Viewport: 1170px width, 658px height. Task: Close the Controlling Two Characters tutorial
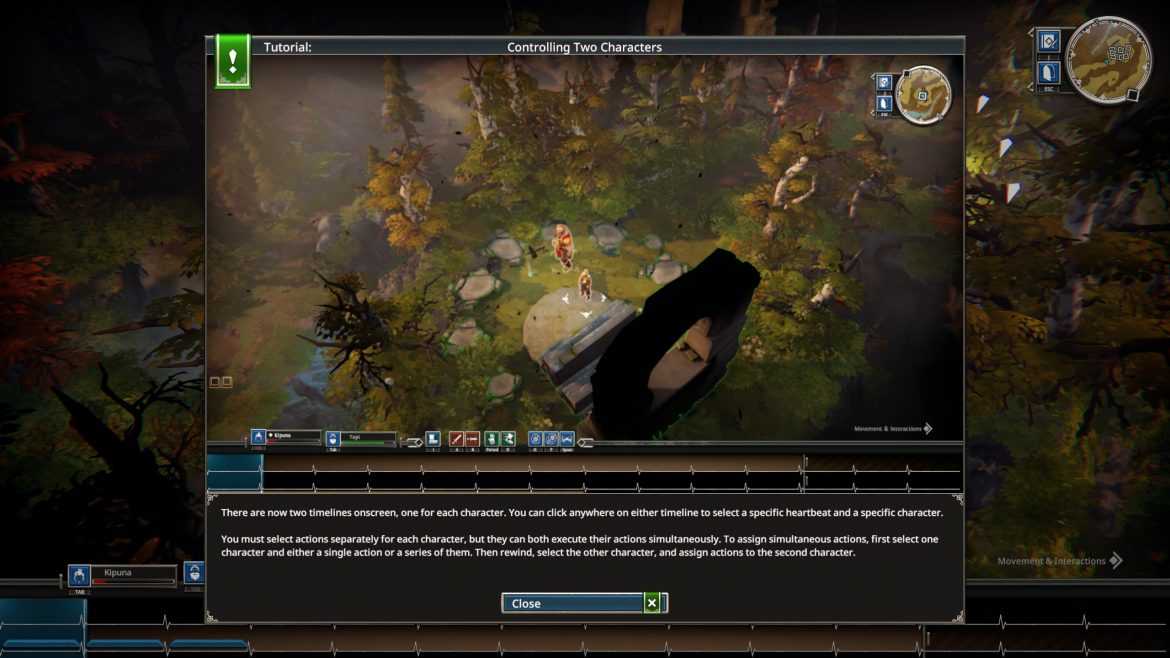pos(573,603)
